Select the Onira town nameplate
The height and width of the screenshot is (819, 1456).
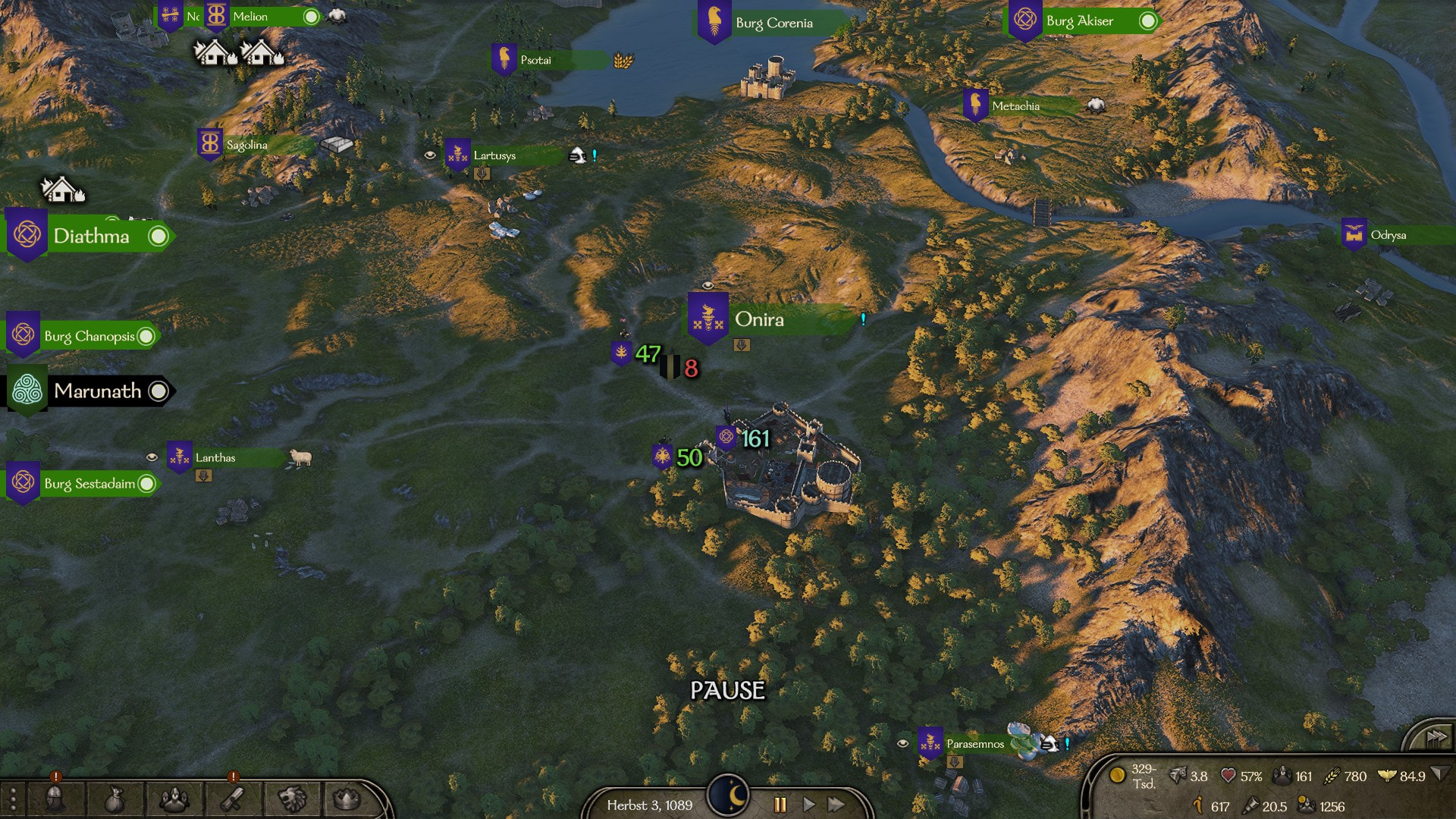point(759,319)
